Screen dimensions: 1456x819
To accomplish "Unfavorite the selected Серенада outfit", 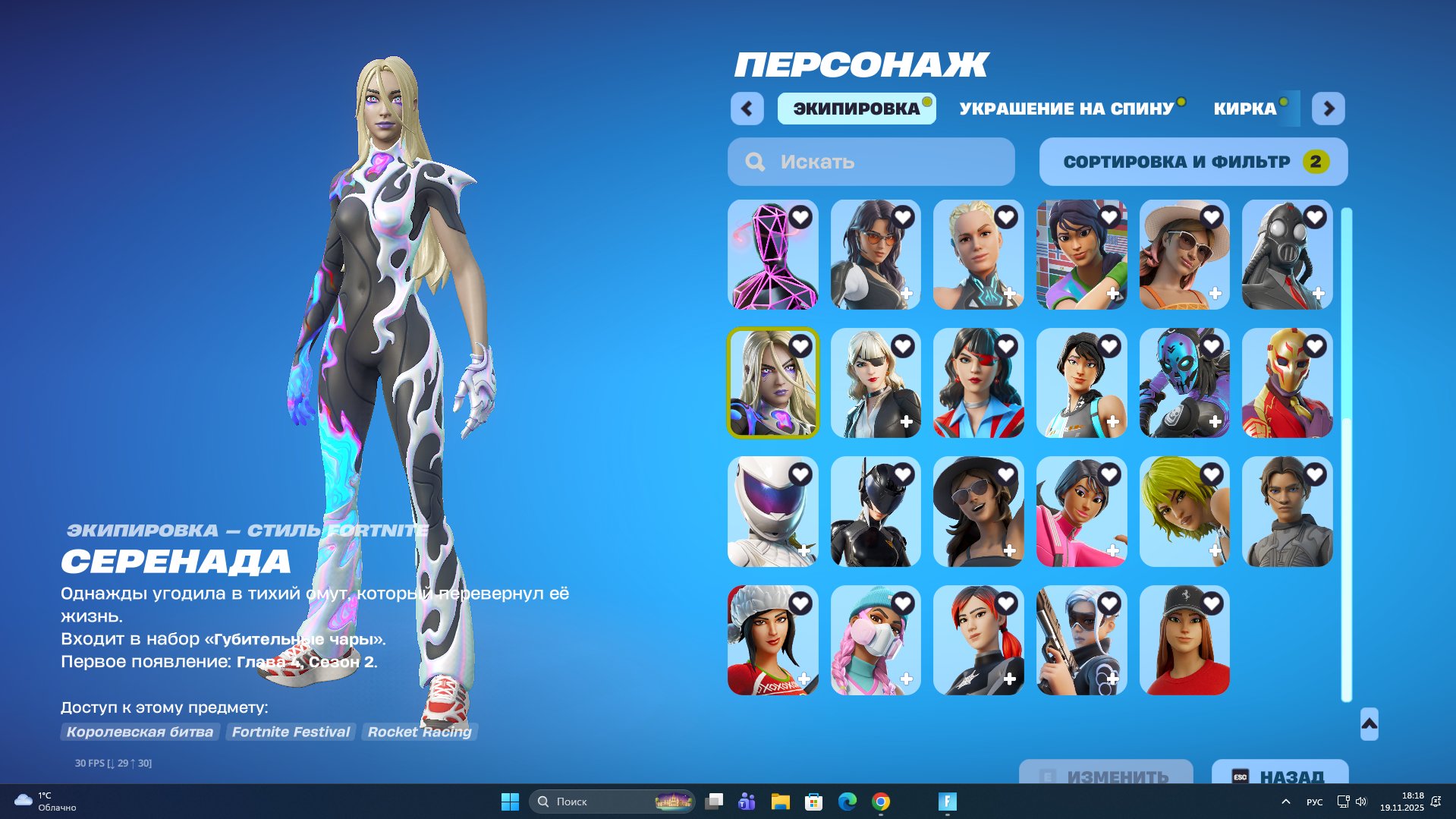I will [x=802, y=345].
